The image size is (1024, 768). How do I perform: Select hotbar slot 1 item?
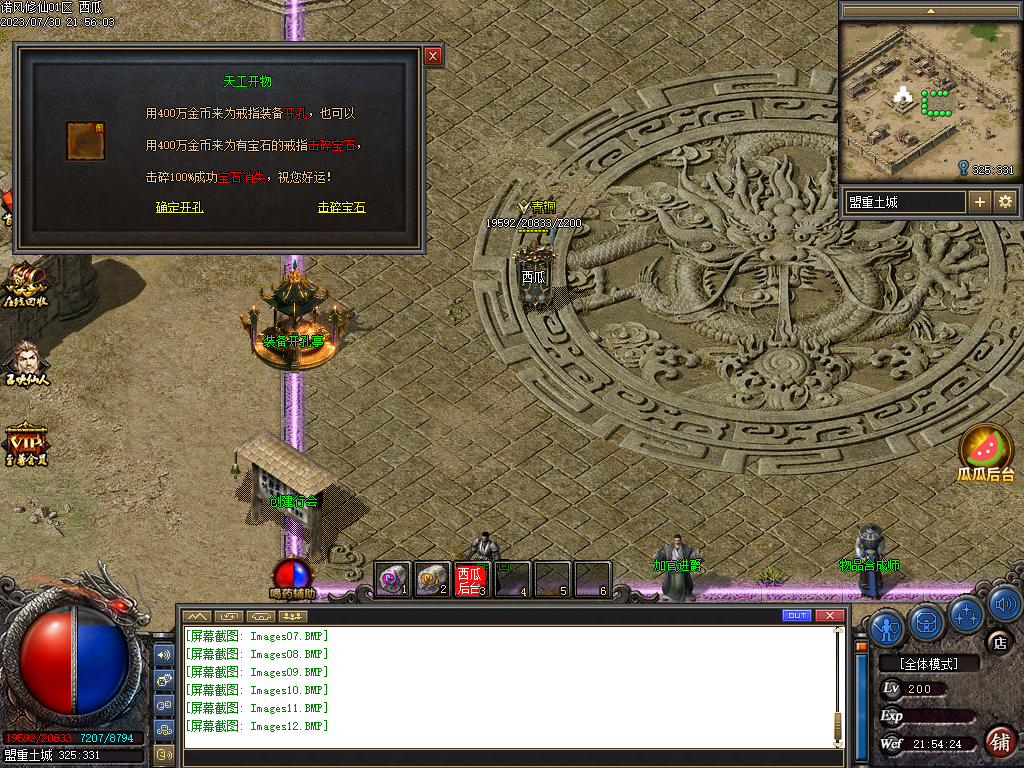click(x=393, y=579)
